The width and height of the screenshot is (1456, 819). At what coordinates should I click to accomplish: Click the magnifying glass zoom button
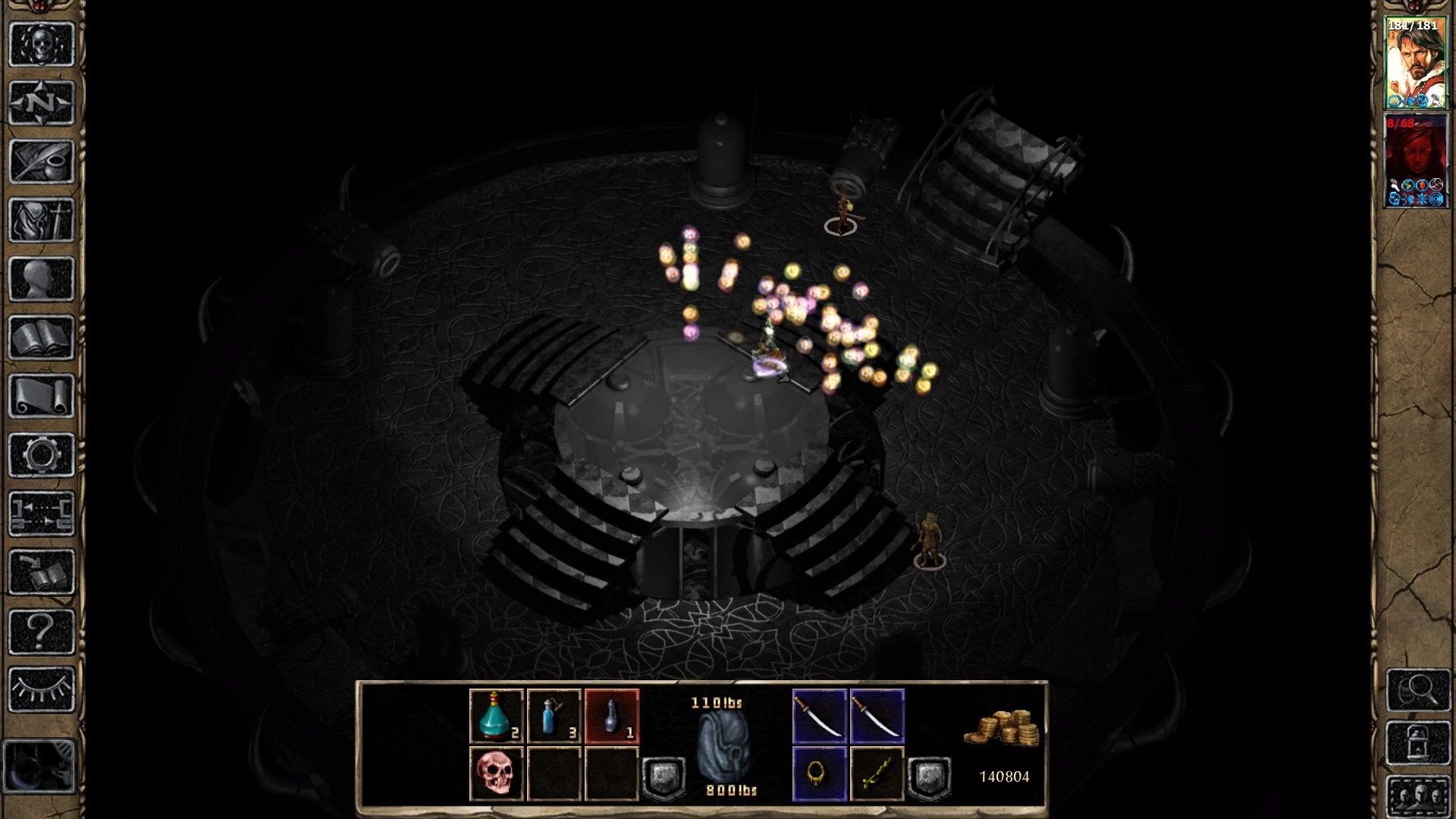coord(1417,689)
